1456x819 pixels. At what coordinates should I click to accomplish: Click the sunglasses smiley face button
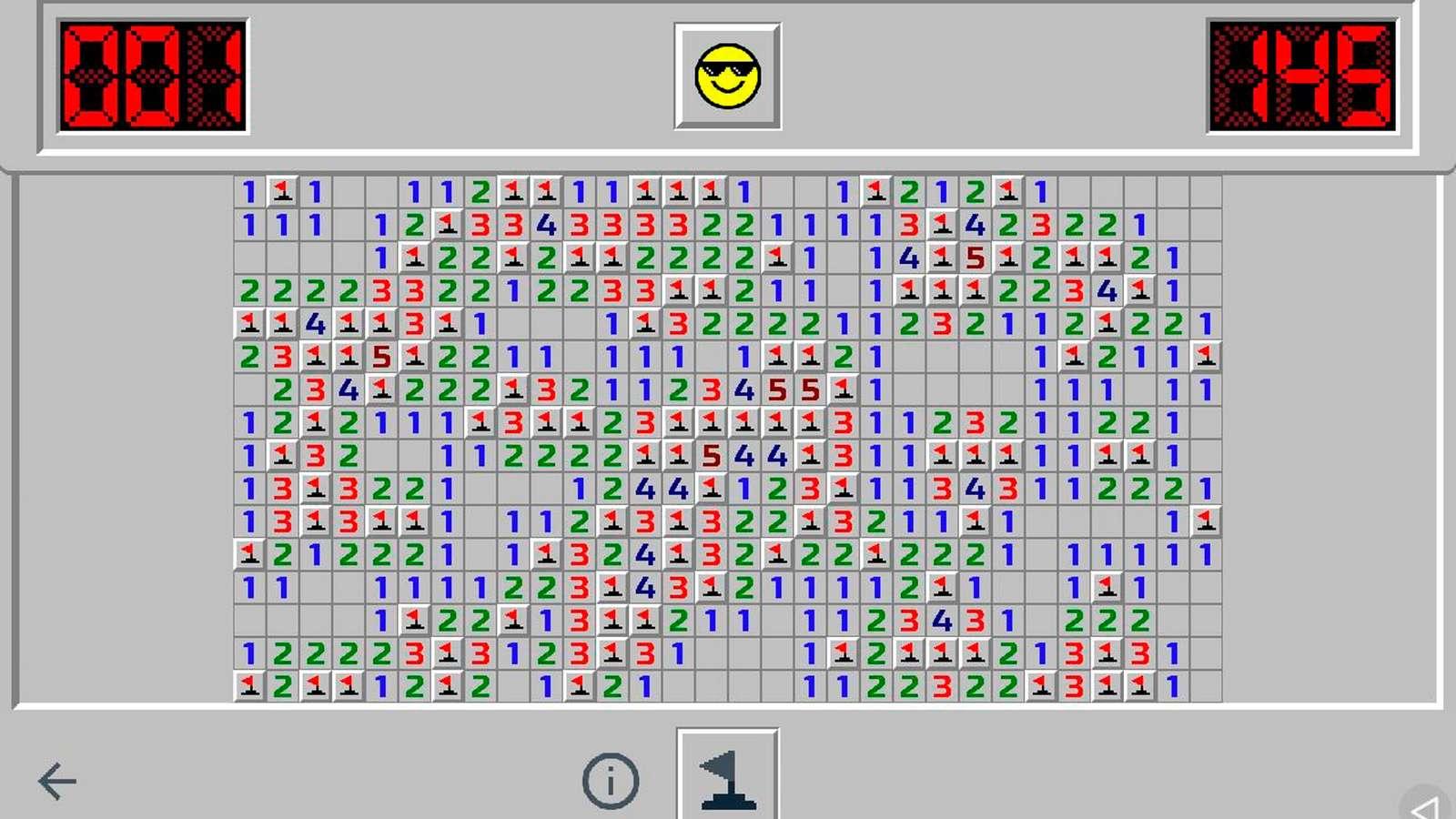pyautogui.click(x=727, y=76)
